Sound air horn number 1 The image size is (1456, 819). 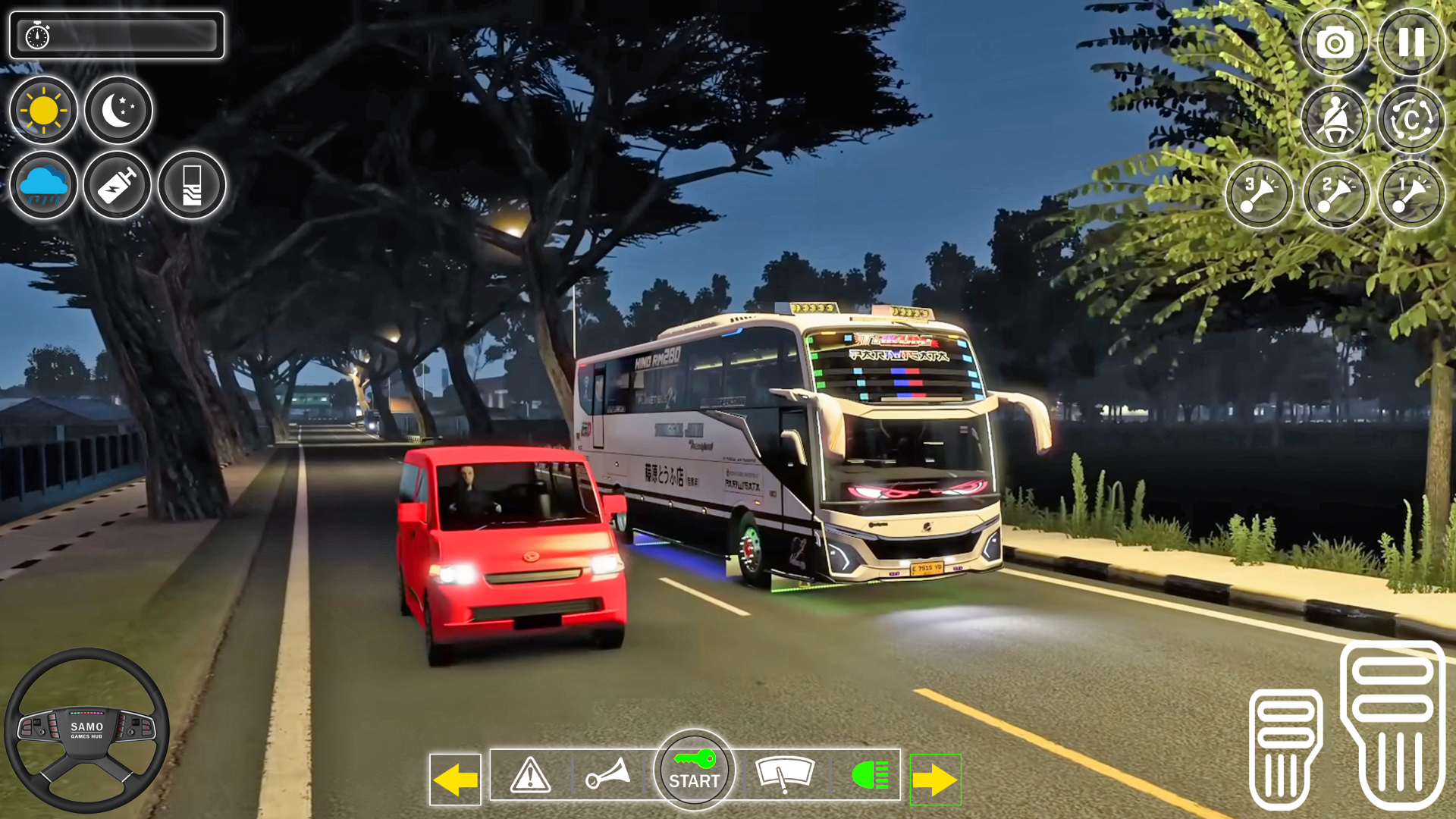(x=1412, y=193)
